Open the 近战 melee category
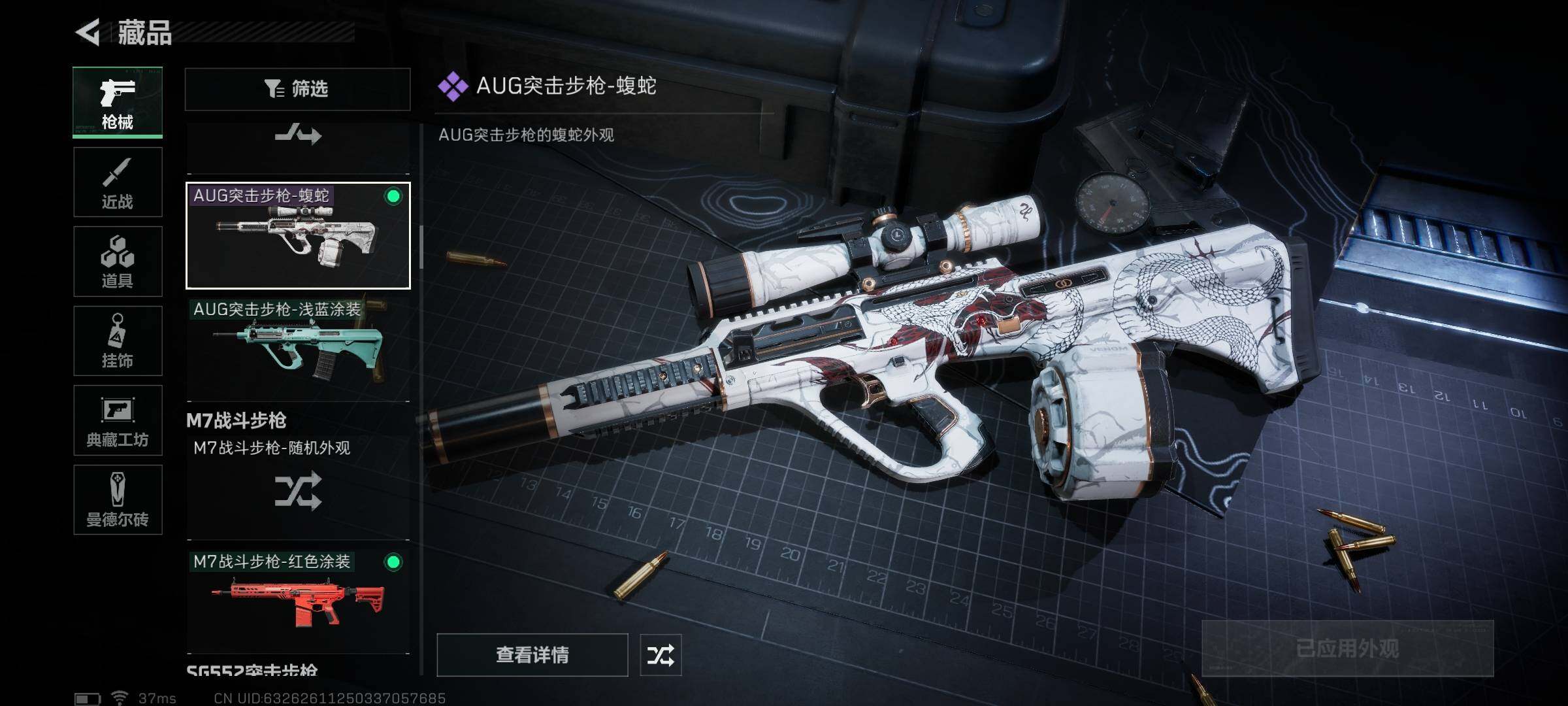The width and height of the screenshot is (1568, 706). point(118,182)
